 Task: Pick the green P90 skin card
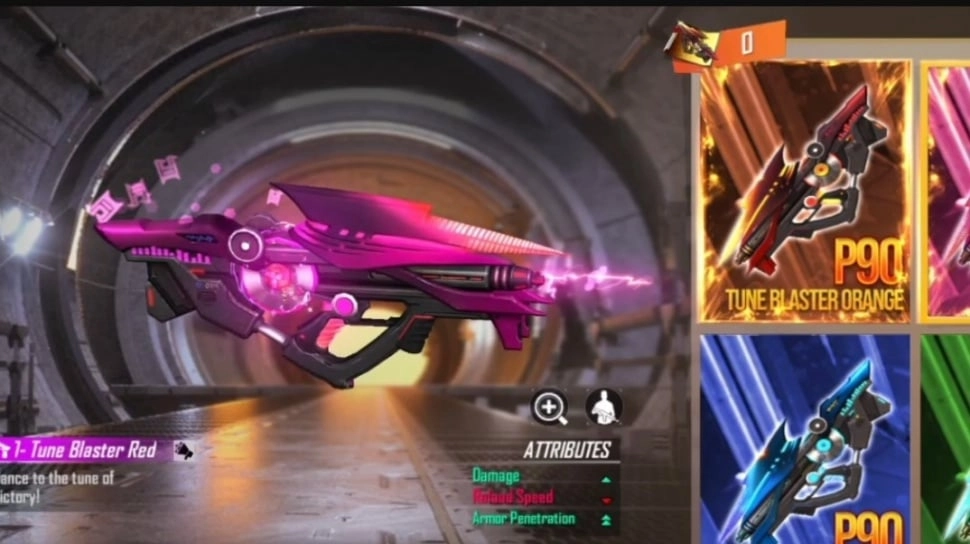click(x=946, y=440)
